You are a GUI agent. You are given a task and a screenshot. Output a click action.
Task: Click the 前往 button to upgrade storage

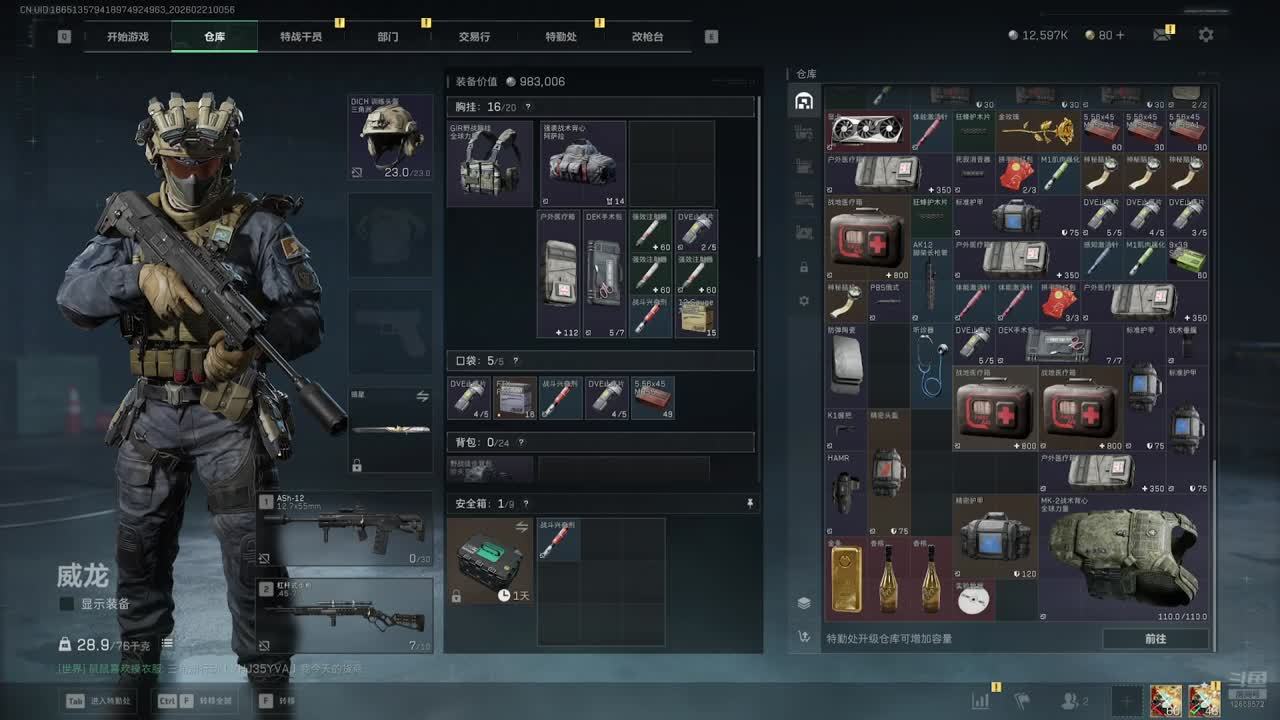[1155, 638]
